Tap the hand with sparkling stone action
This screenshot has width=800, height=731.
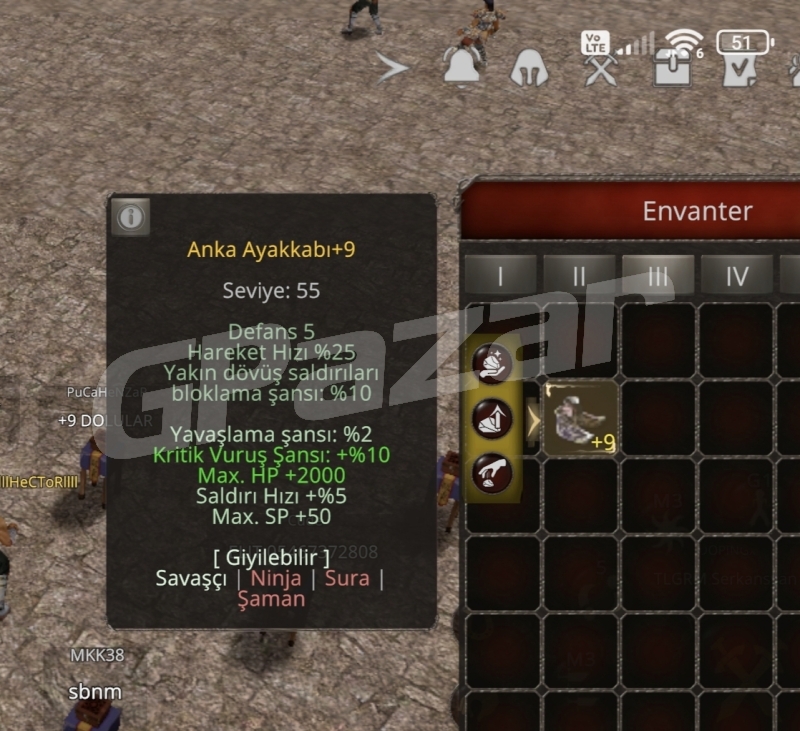(493, 363)
